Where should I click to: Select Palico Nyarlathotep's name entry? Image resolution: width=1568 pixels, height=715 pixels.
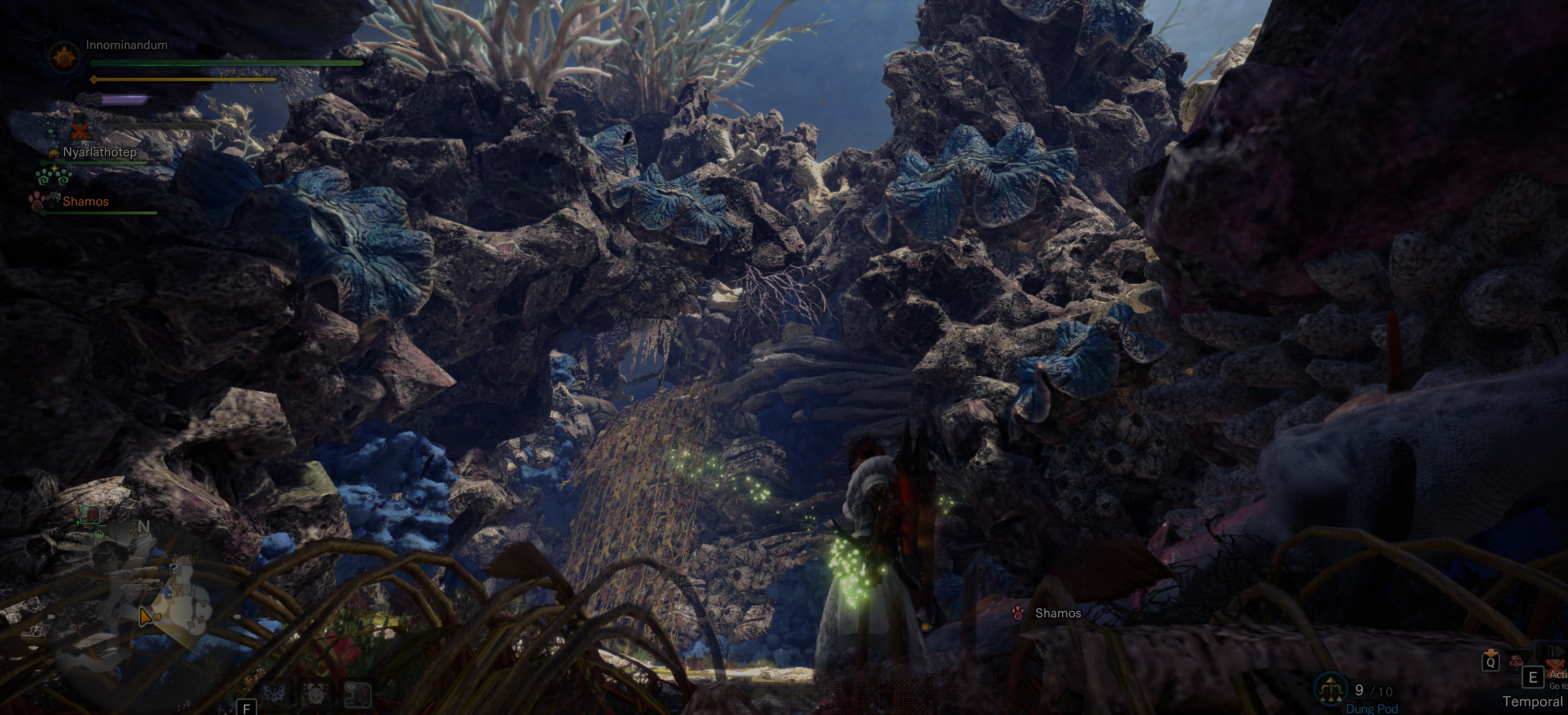(x=99, y=152)
